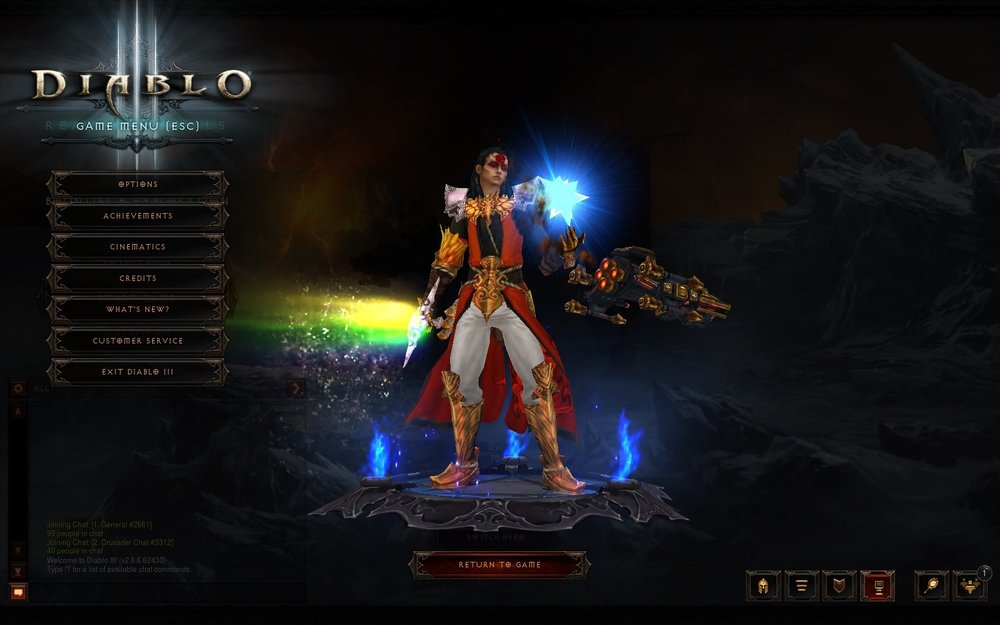
Task: Toggle the orange chat bubble button
Action: point(18,592)
